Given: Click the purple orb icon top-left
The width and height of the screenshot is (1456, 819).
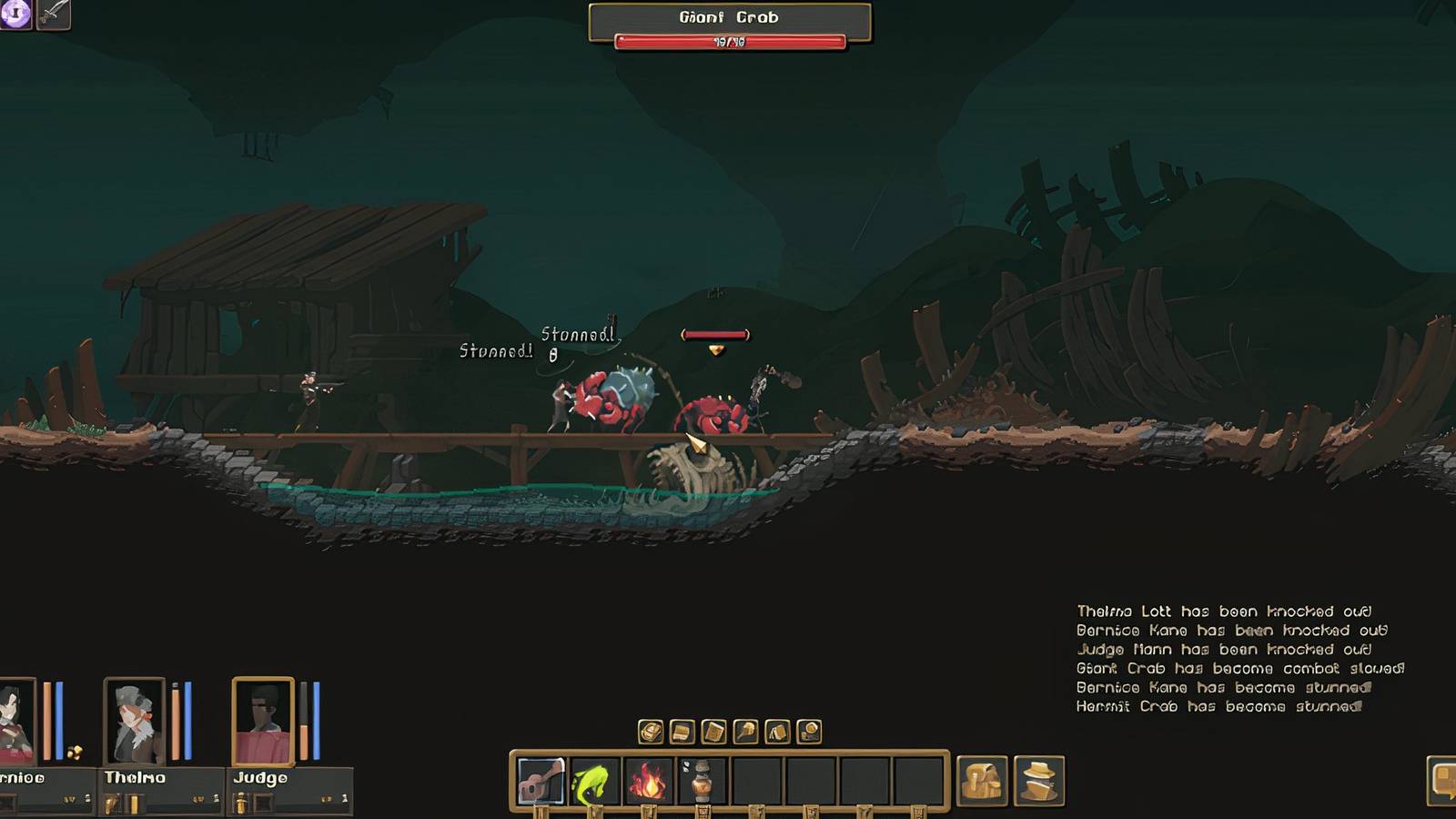Looking at the screenshot, I should [15, 15].
